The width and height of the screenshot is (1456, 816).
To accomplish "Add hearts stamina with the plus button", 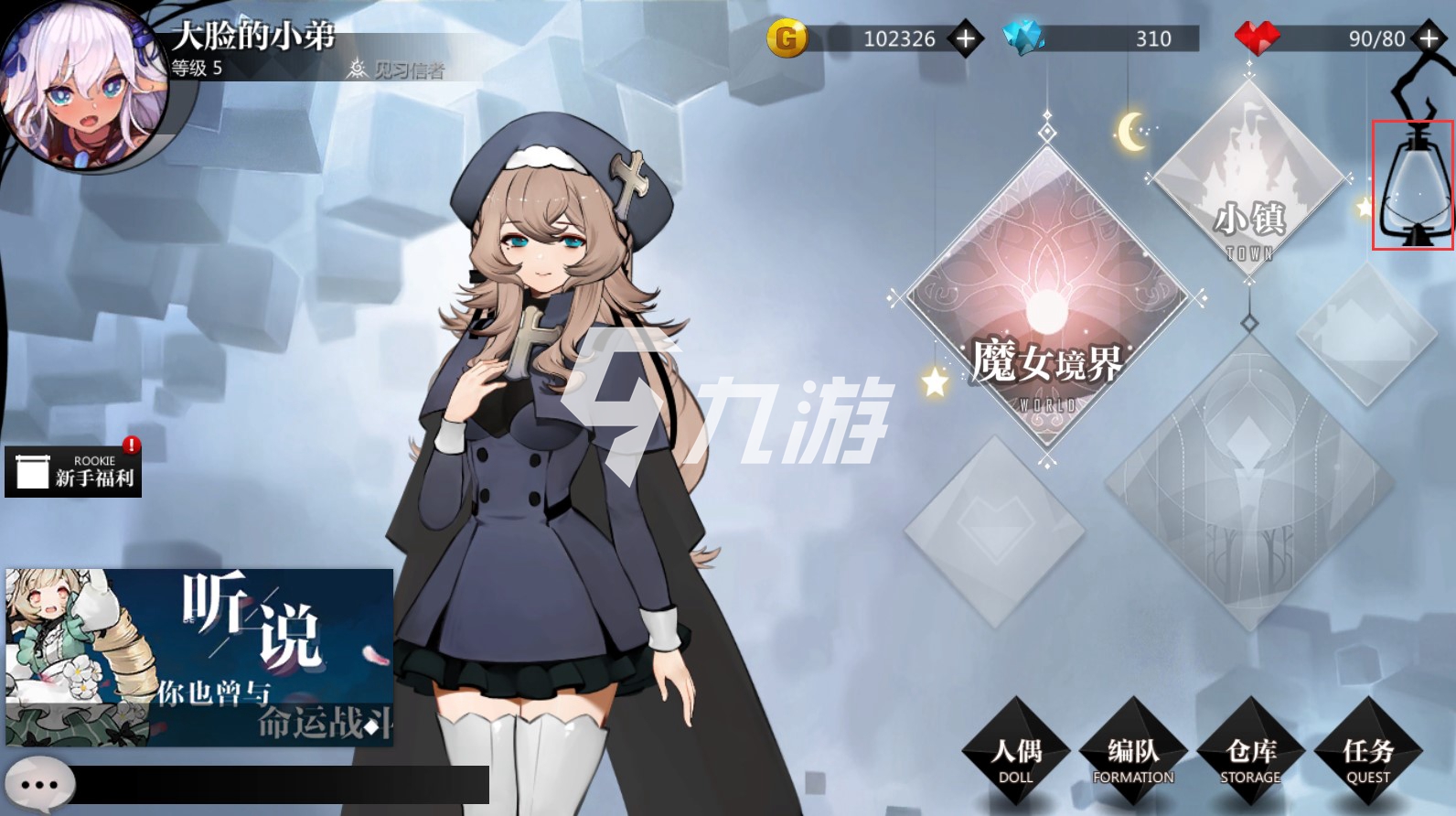I will (x=1428, y=38).
